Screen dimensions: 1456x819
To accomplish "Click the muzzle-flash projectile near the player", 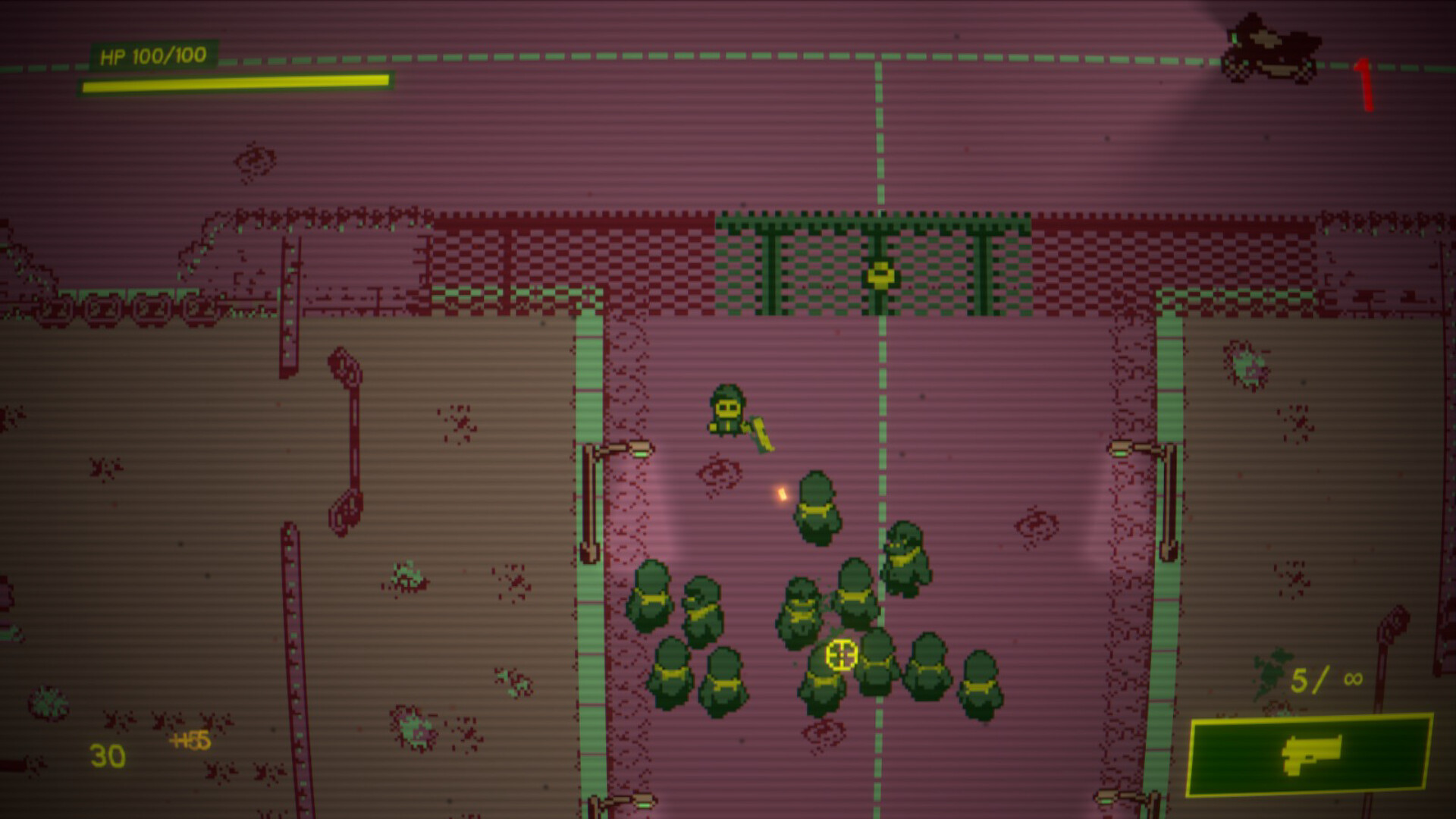I will pos(781,494).
